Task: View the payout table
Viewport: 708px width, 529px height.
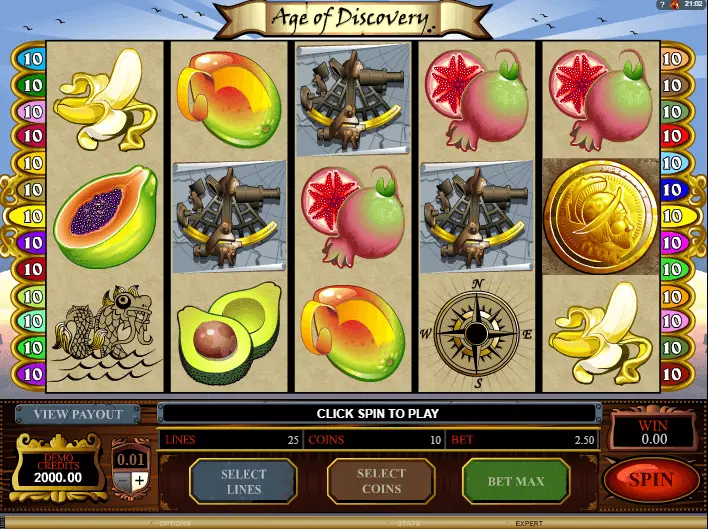Action: [77, 414]
